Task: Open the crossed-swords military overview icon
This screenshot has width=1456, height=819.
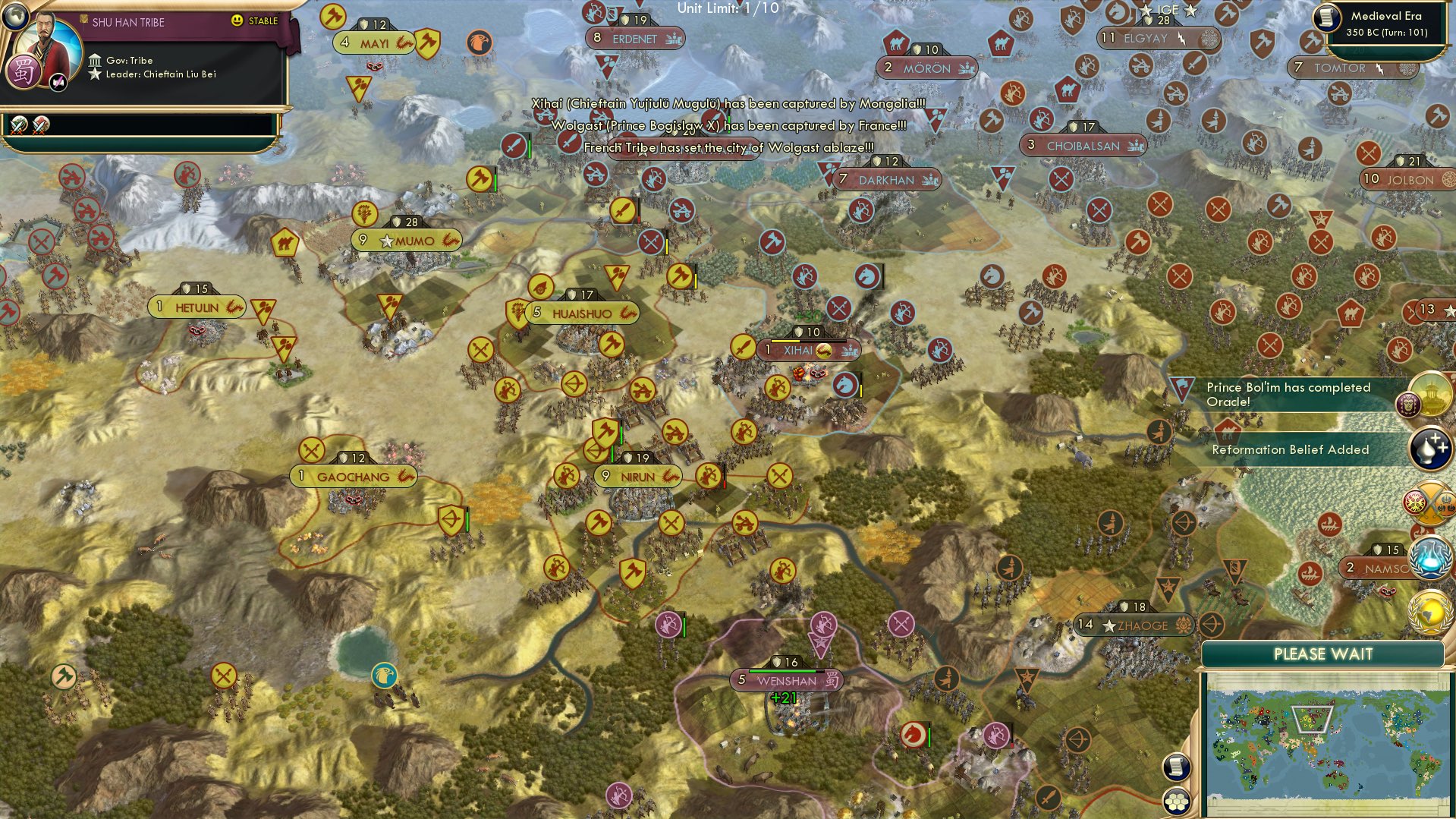Action: coord(1429,501)
